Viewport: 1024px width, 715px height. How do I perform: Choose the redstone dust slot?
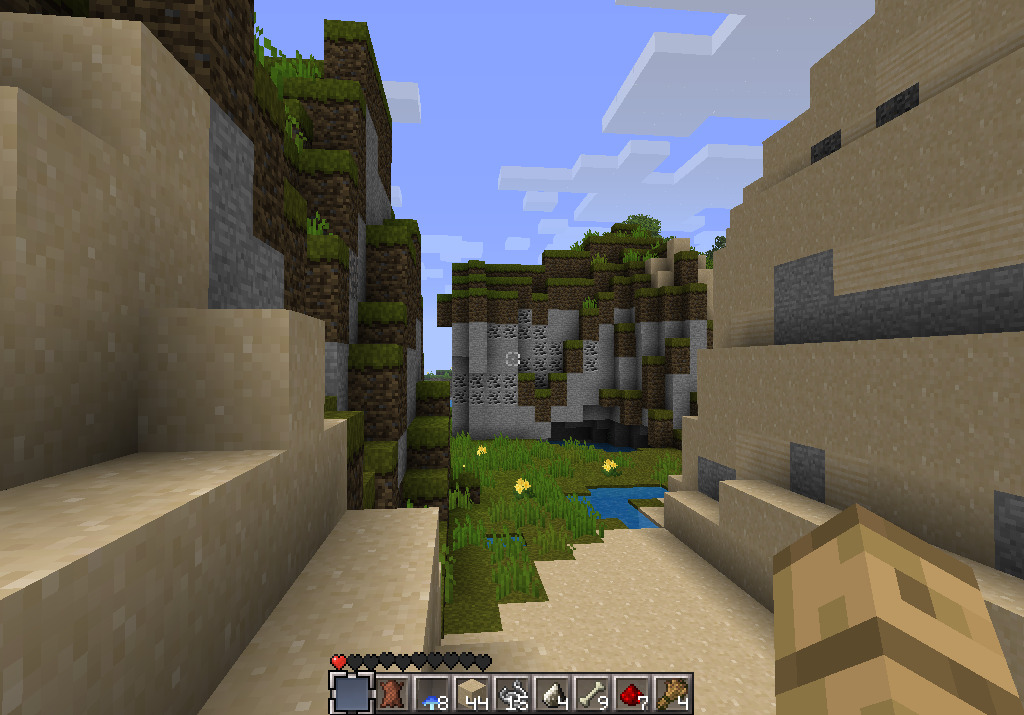click(632, 692)
